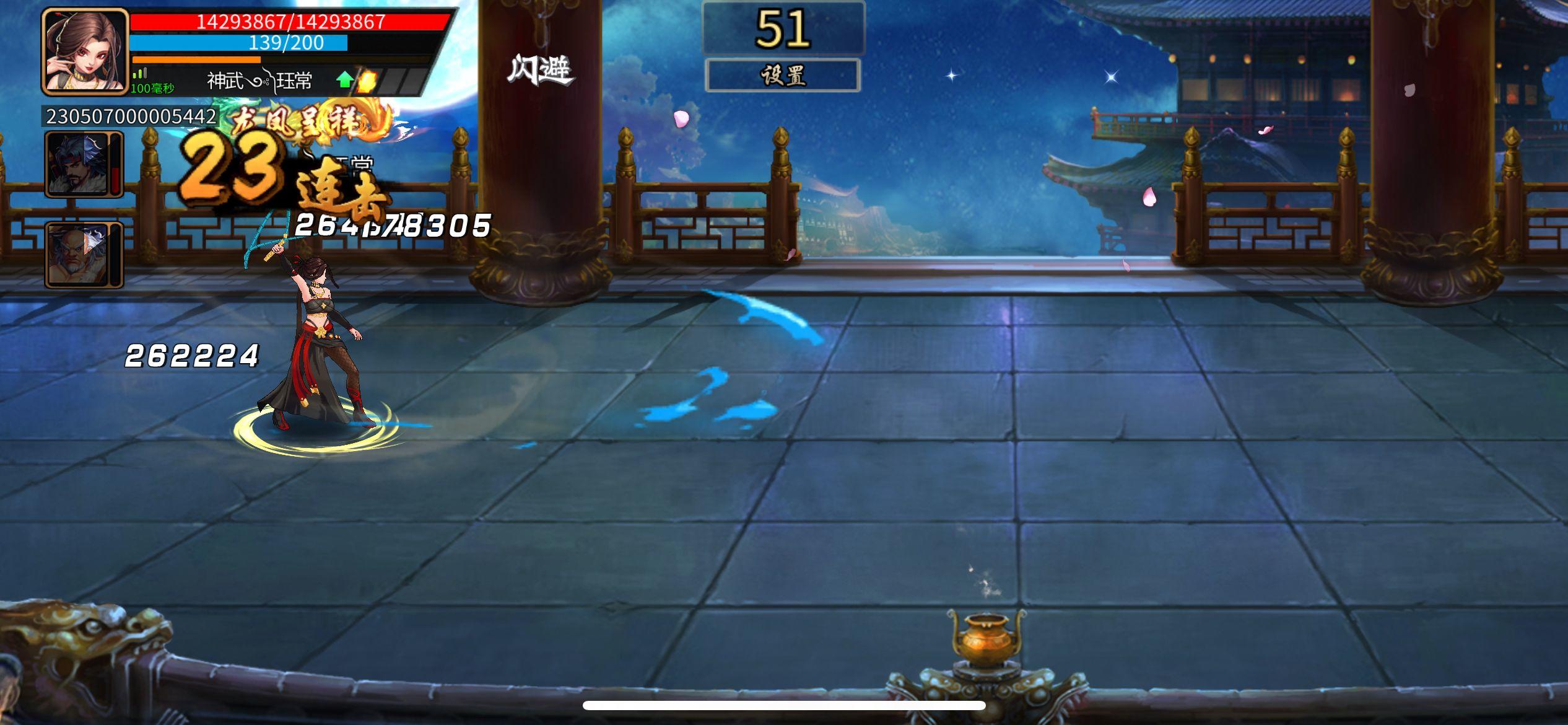Tap the orange rage progress bar
Viewport: 1568px width, 725px height.
198,59
